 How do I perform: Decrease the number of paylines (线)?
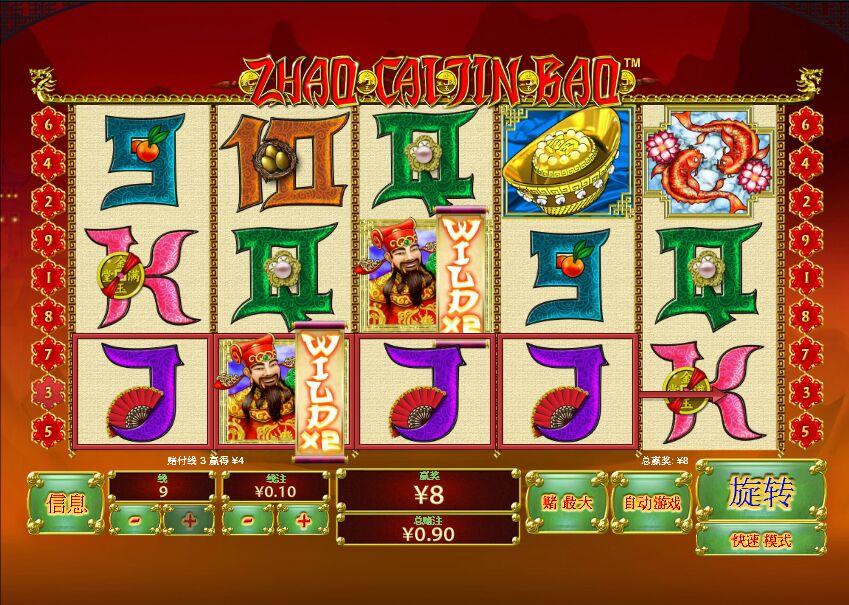134,519
